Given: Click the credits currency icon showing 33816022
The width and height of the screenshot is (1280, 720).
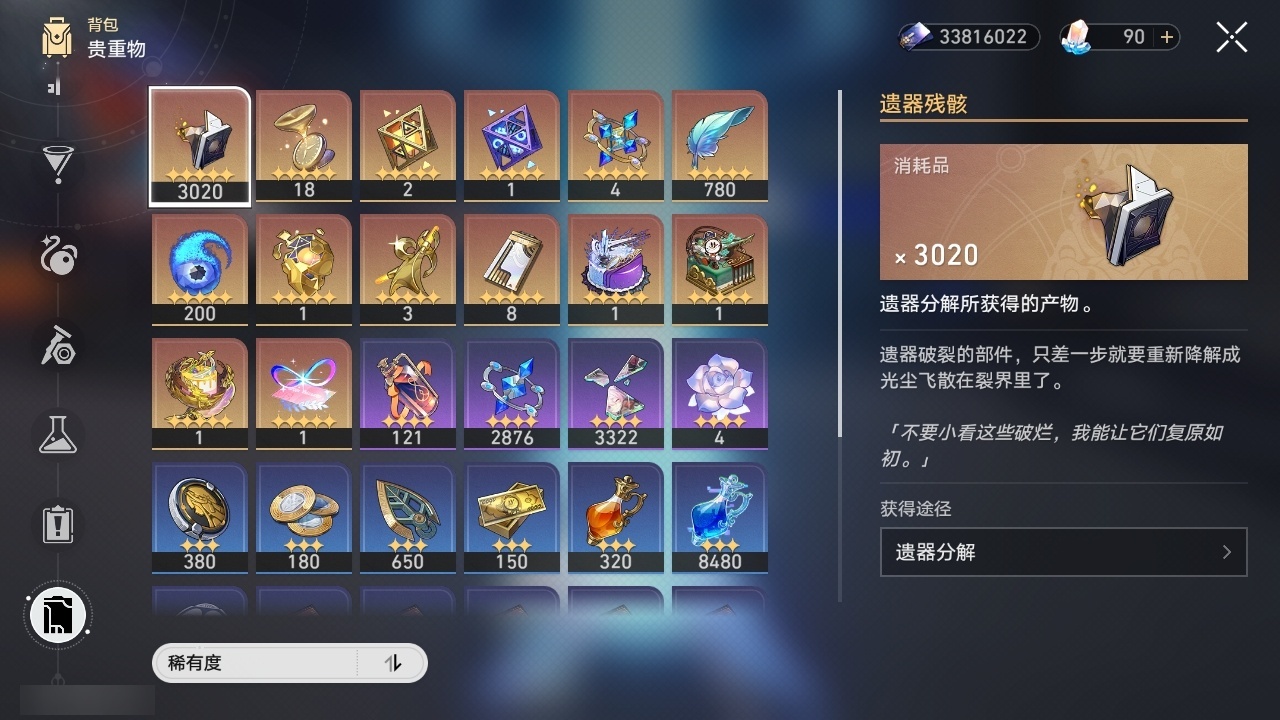Looking at the screenshot, I should coord(913,37).
